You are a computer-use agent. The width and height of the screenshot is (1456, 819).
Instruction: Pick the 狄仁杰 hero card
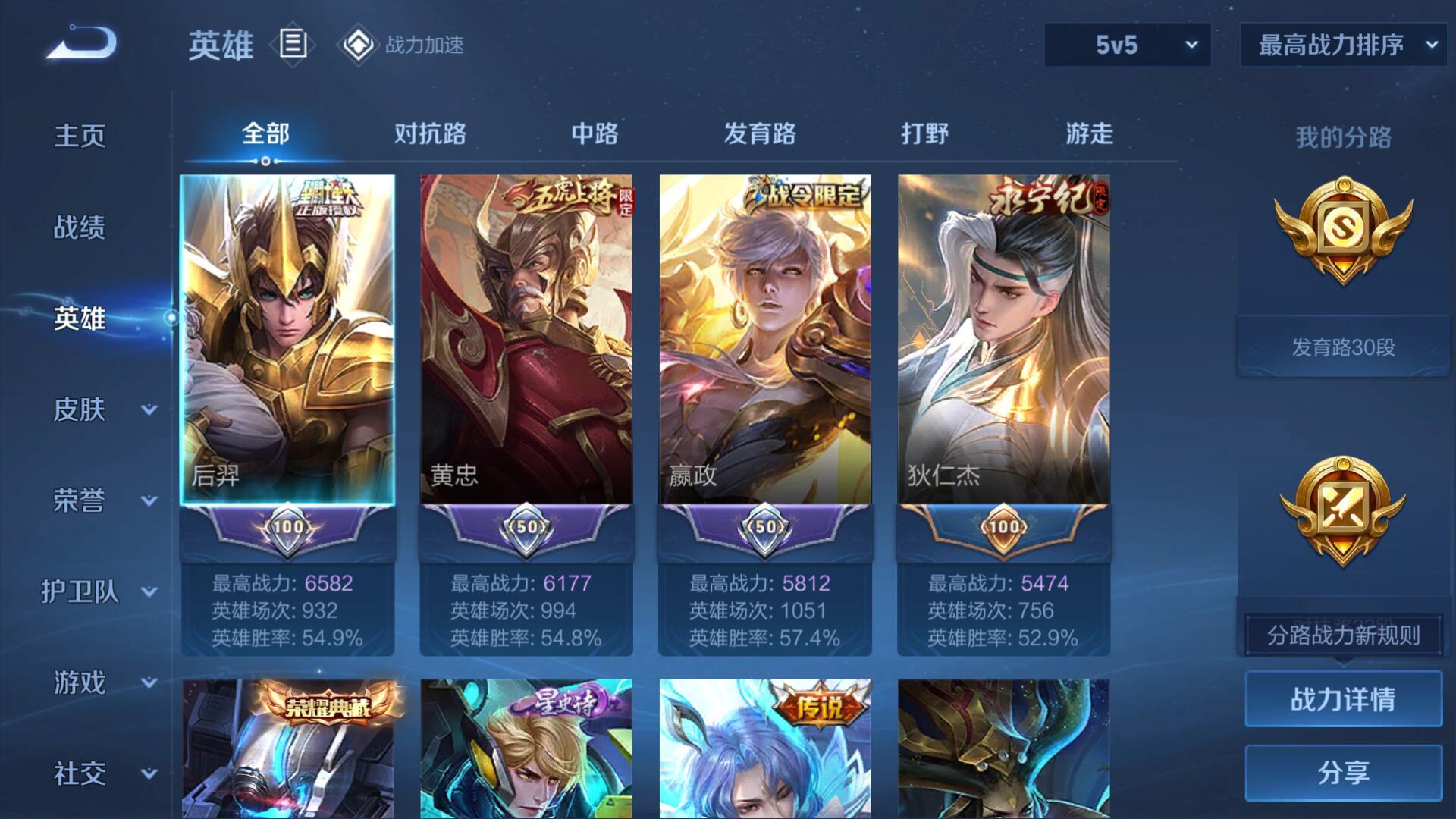coord(1003,340)
